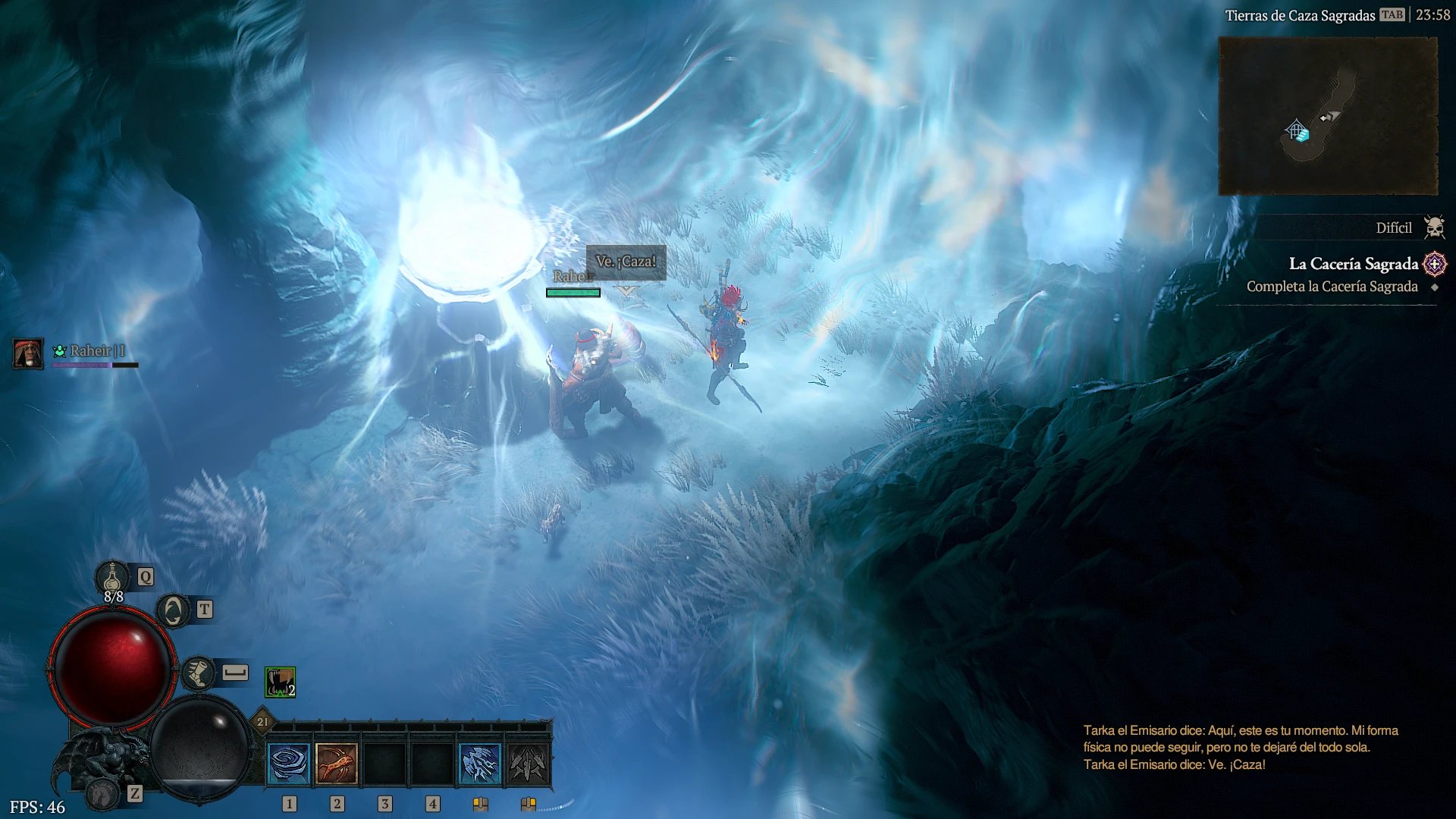
Task: Click Raheir's mercenary portrait
Action: [28, 353]
